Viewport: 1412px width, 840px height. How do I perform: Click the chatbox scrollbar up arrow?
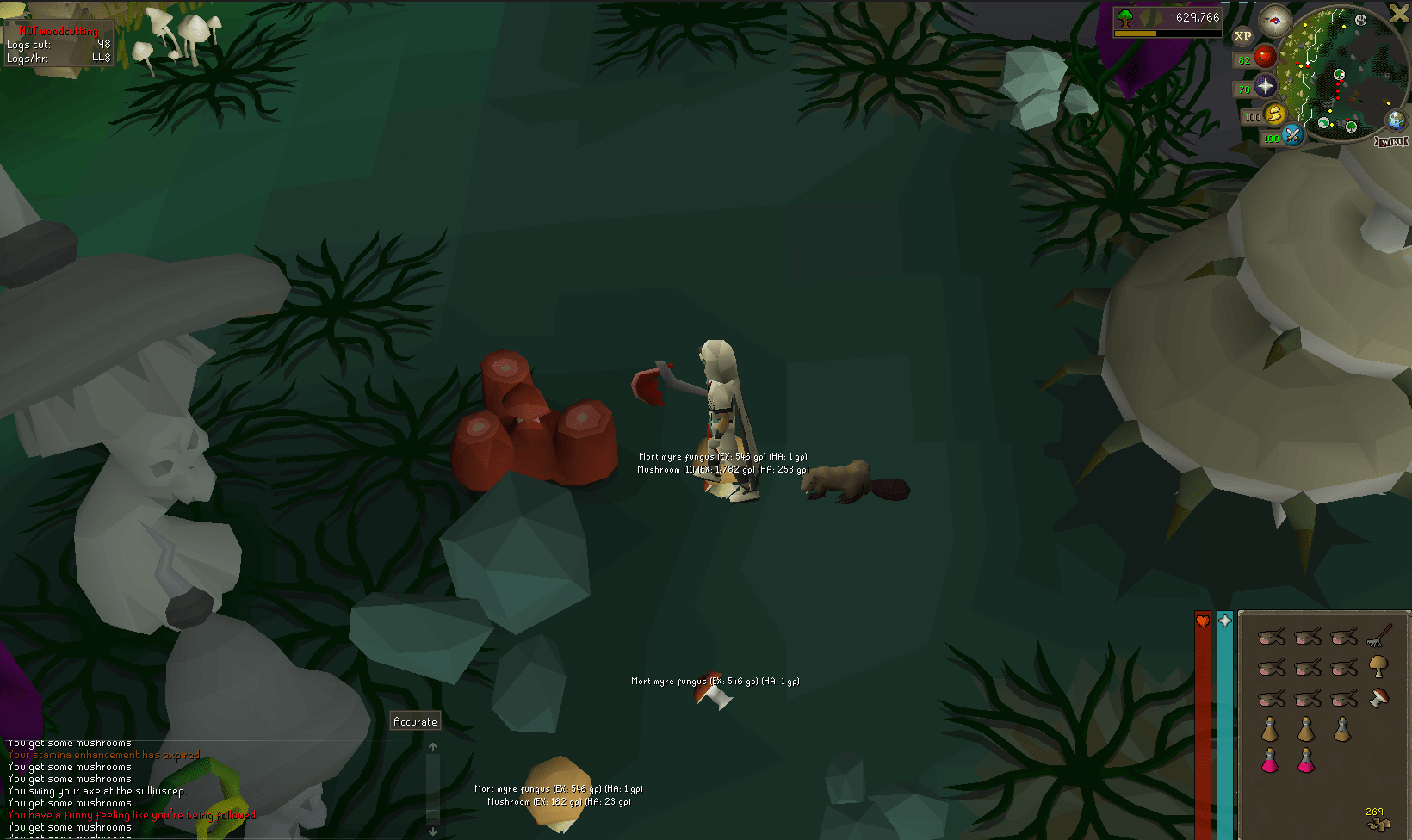[433, 747]
